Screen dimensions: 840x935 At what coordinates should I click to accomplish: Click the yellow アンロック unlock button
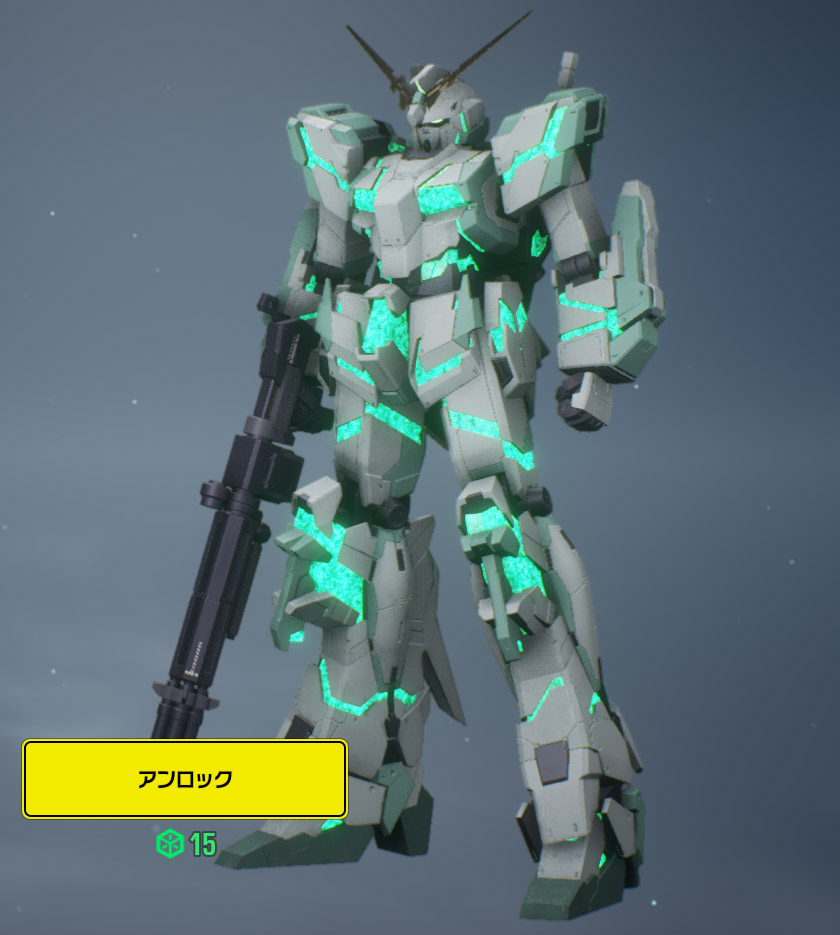pos(185,779)
